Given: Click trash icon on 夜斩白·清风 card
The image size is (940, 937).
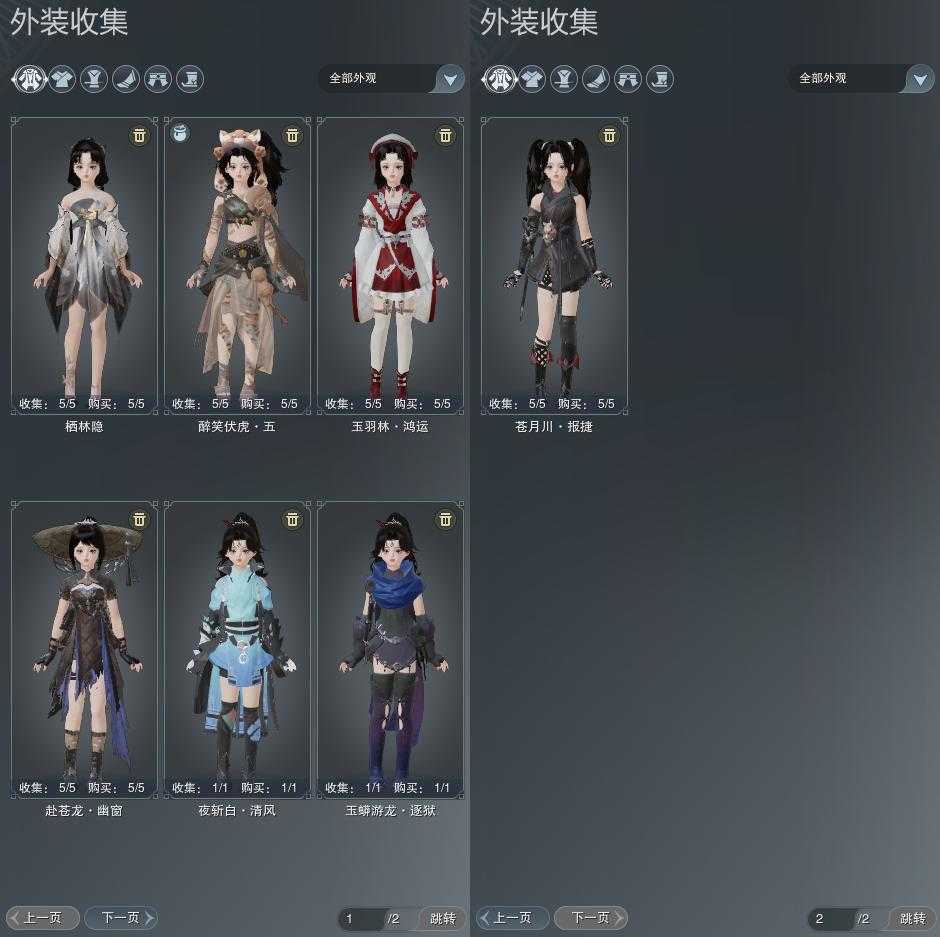Looking at the screenshot, I should tap(292, 519).
